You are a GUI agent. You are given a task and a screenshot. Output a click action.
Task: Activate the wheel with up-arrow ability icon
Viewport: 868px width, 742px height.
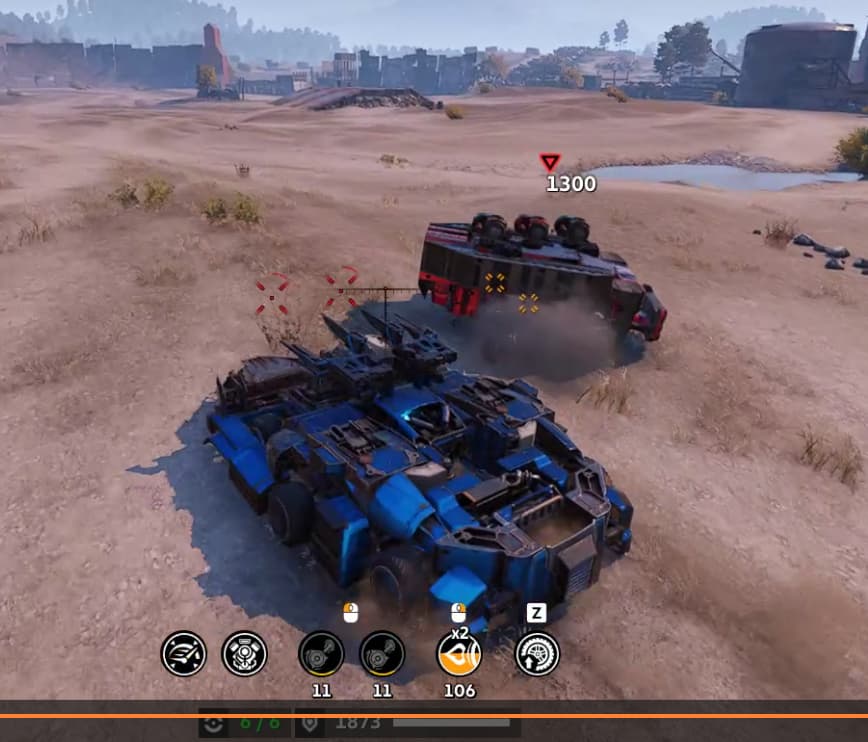point(537,654)
